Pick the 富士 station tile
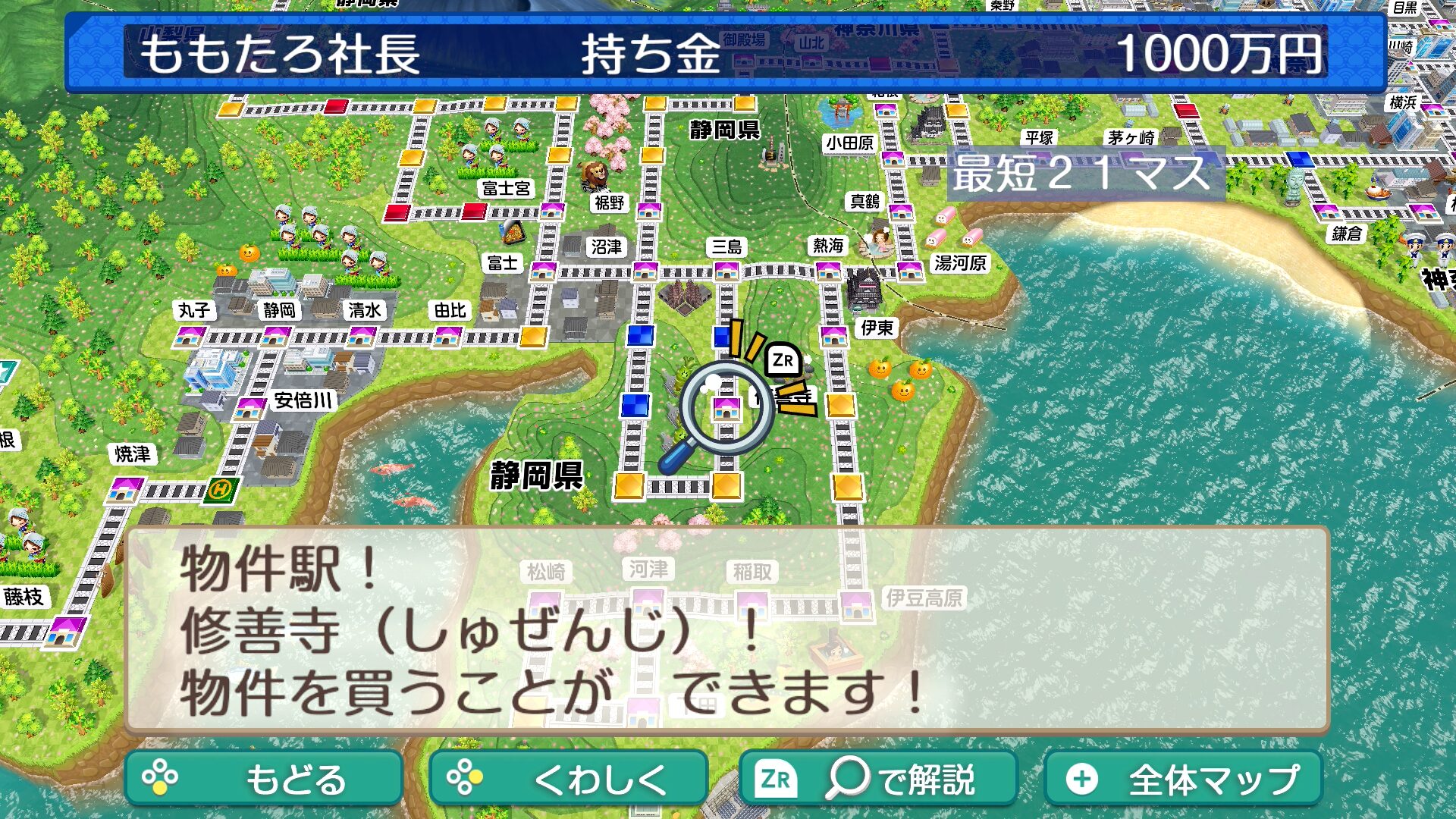The width and height of the screenshot is (1456, 819). [543, 271]
